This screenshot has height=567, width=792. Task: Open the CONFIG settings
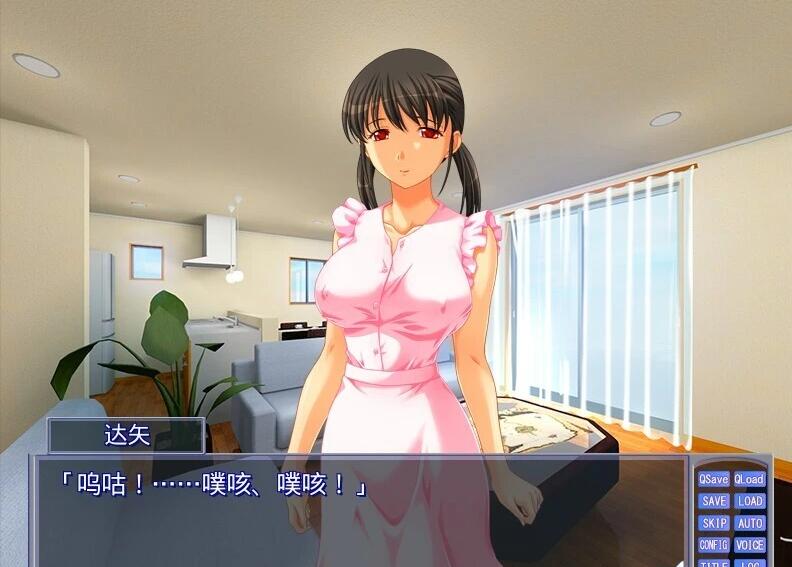click(x=714, y=545)
